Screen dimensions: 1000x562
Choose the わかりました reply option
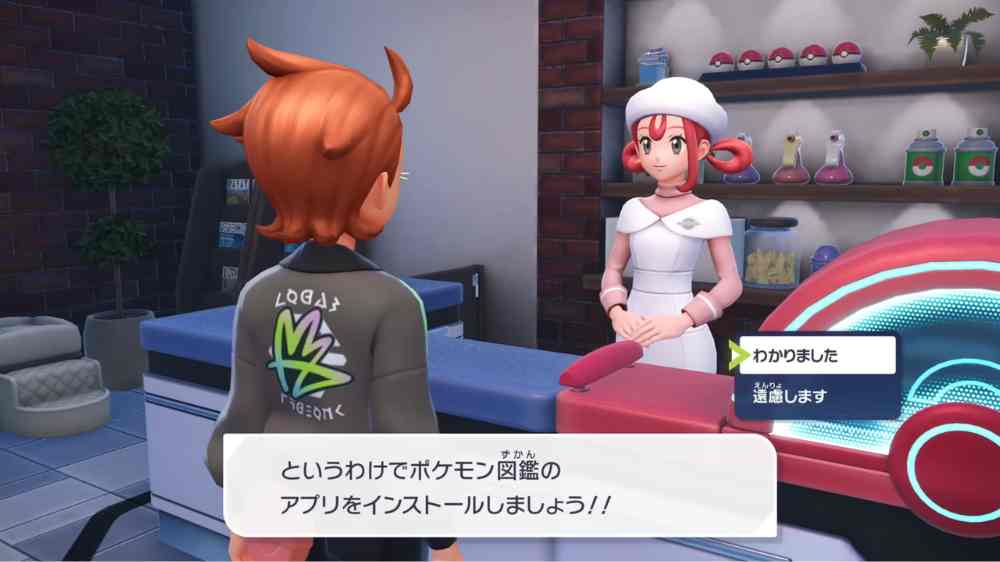click(x=815, y=355)
